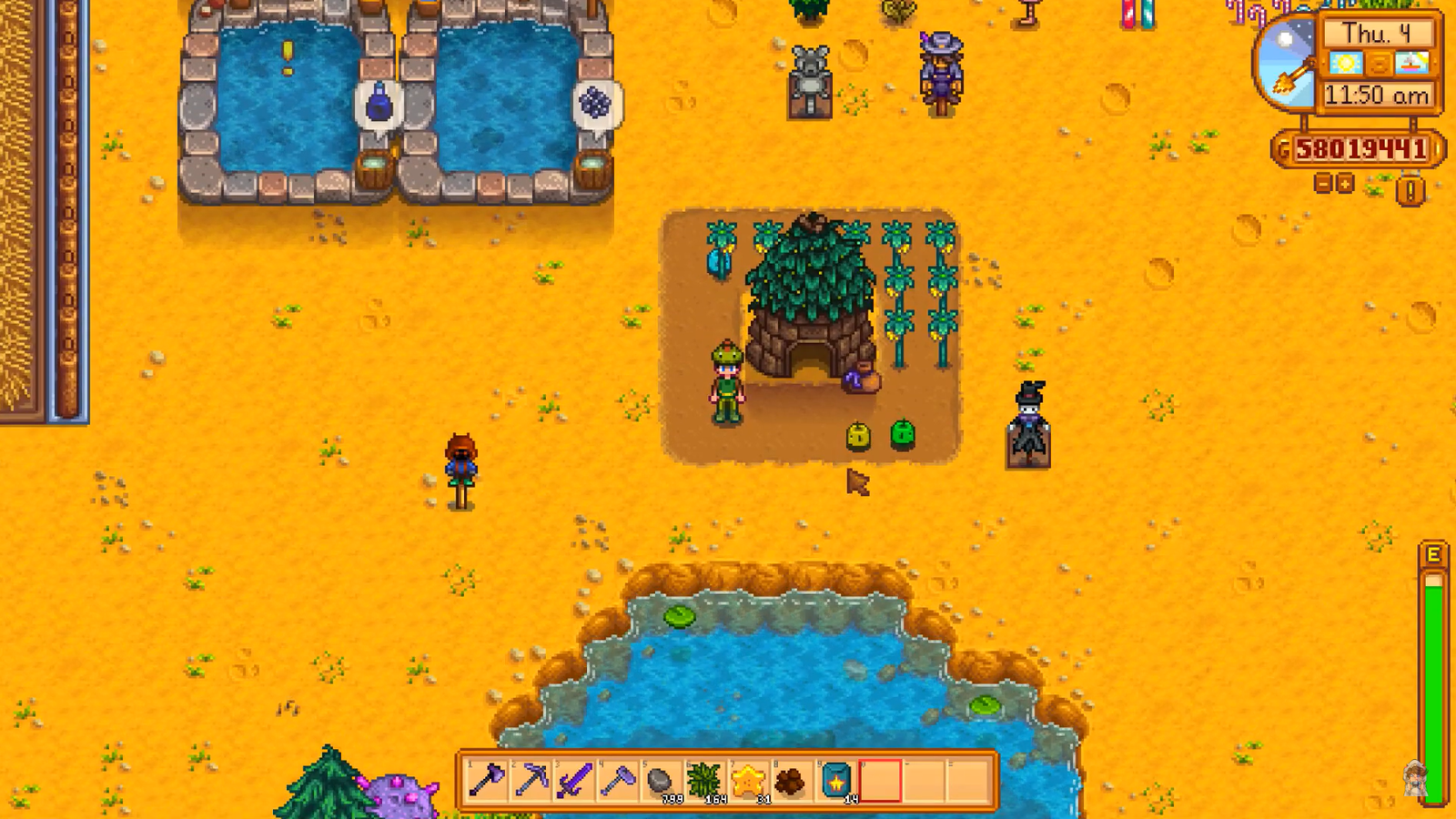
Task: Select the empty red-highlighted hotbar slot
Action: tap(882, 779)
